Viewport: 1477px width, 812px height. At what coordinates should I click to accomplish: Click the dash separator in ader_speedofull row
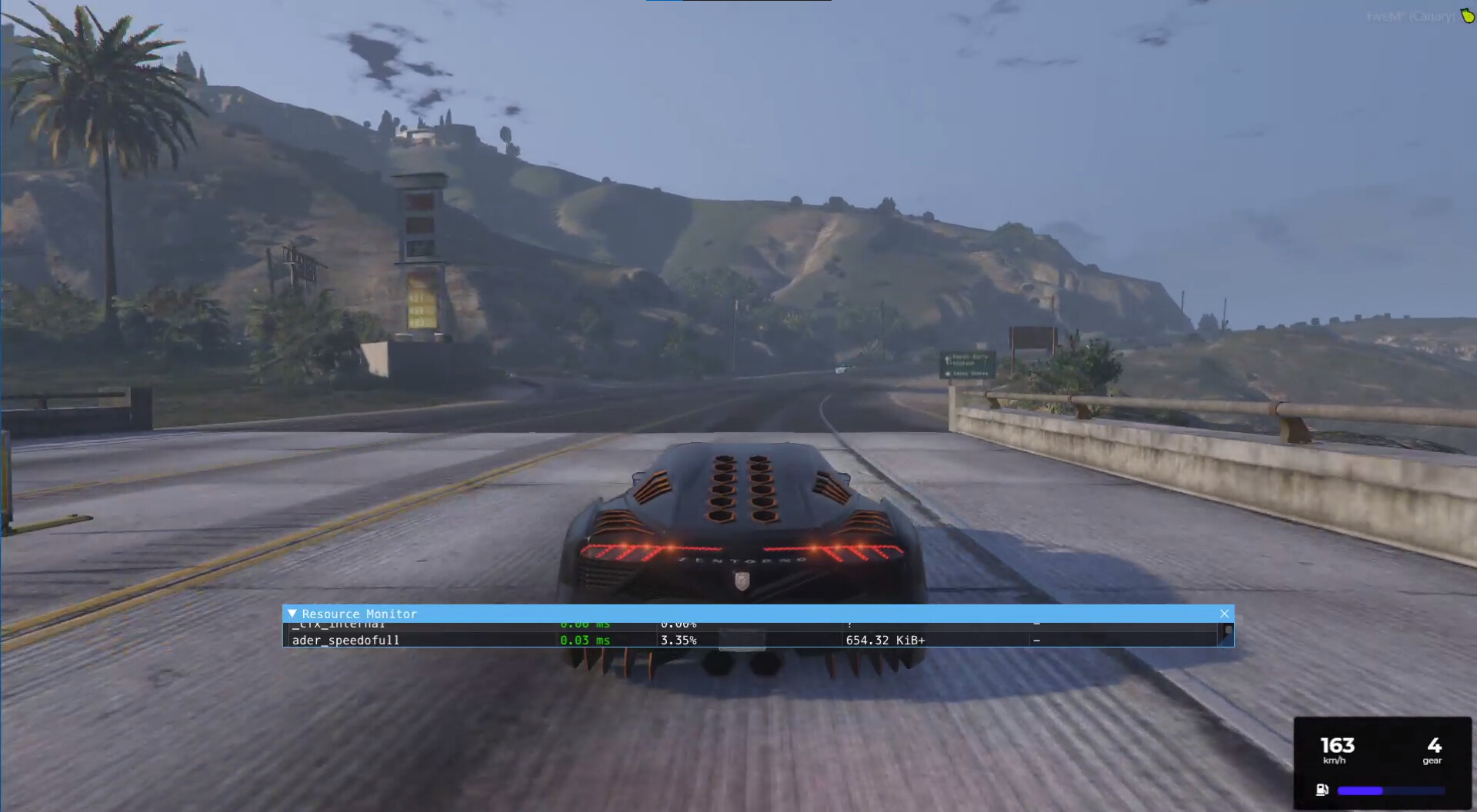tap(1037, 640)
